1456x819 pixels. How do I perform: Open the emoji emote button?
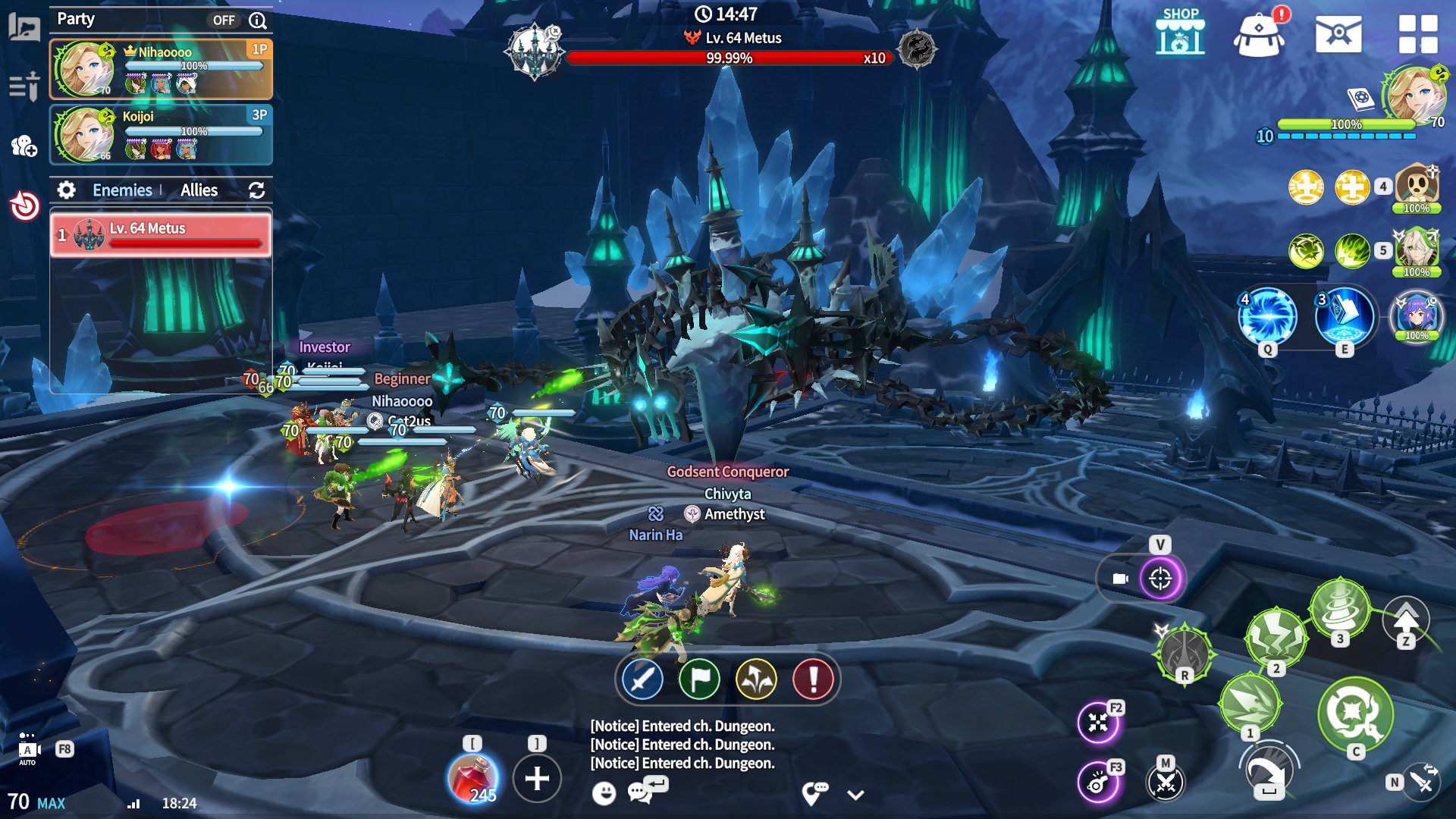tap(604, 793)
